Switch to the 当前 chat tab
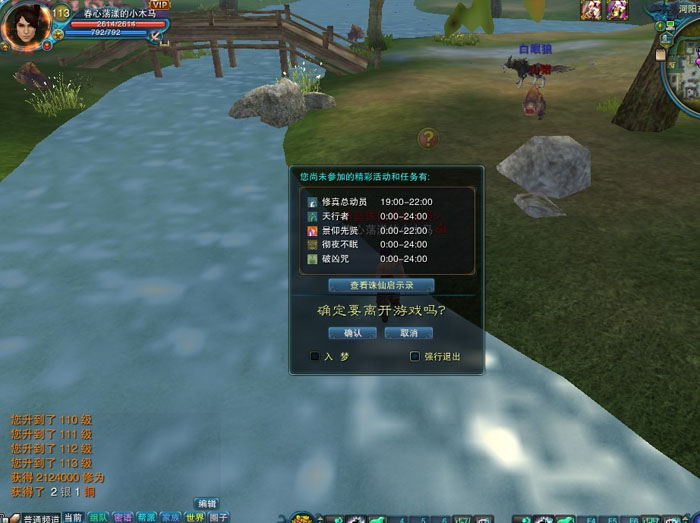The image size is (700, 523). point(73,517)
